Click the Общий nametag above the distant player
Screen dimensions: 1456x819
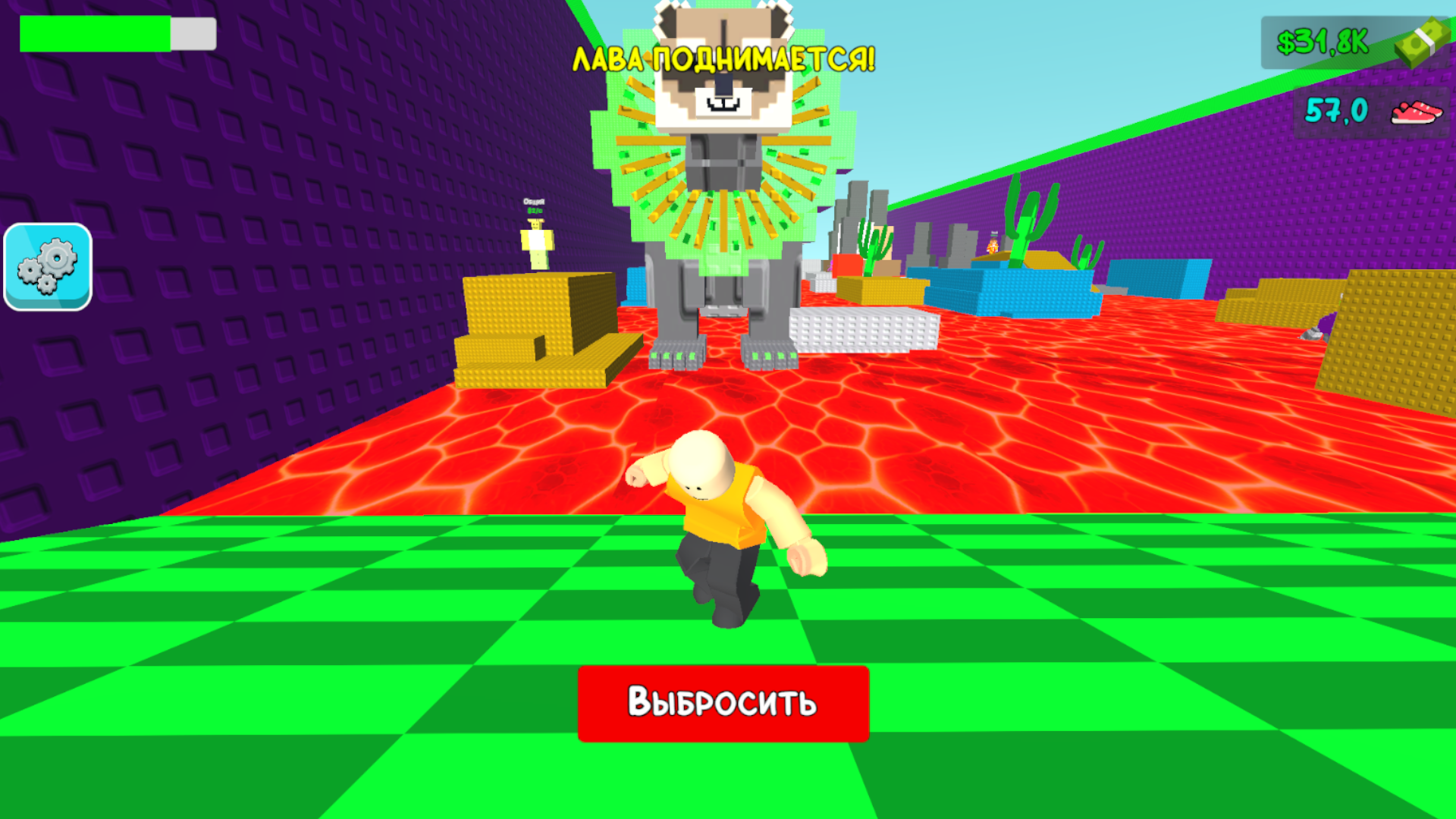[534, 201]
